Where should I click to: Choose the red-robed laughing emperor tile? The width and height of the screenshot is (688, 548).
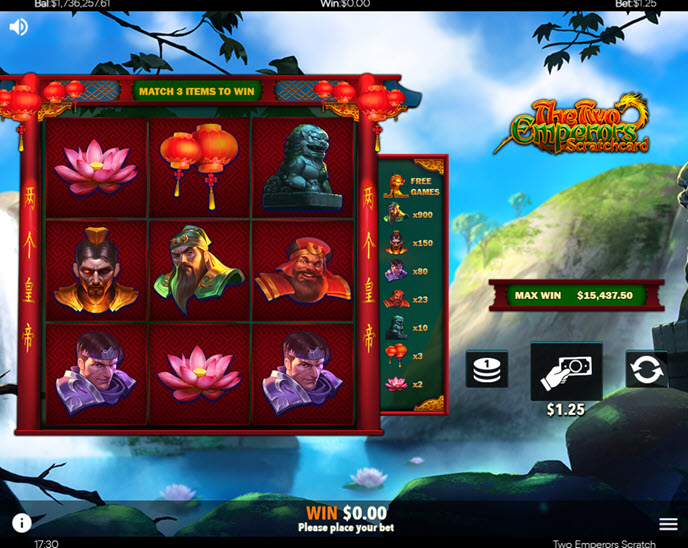click(x=302, y=270)
